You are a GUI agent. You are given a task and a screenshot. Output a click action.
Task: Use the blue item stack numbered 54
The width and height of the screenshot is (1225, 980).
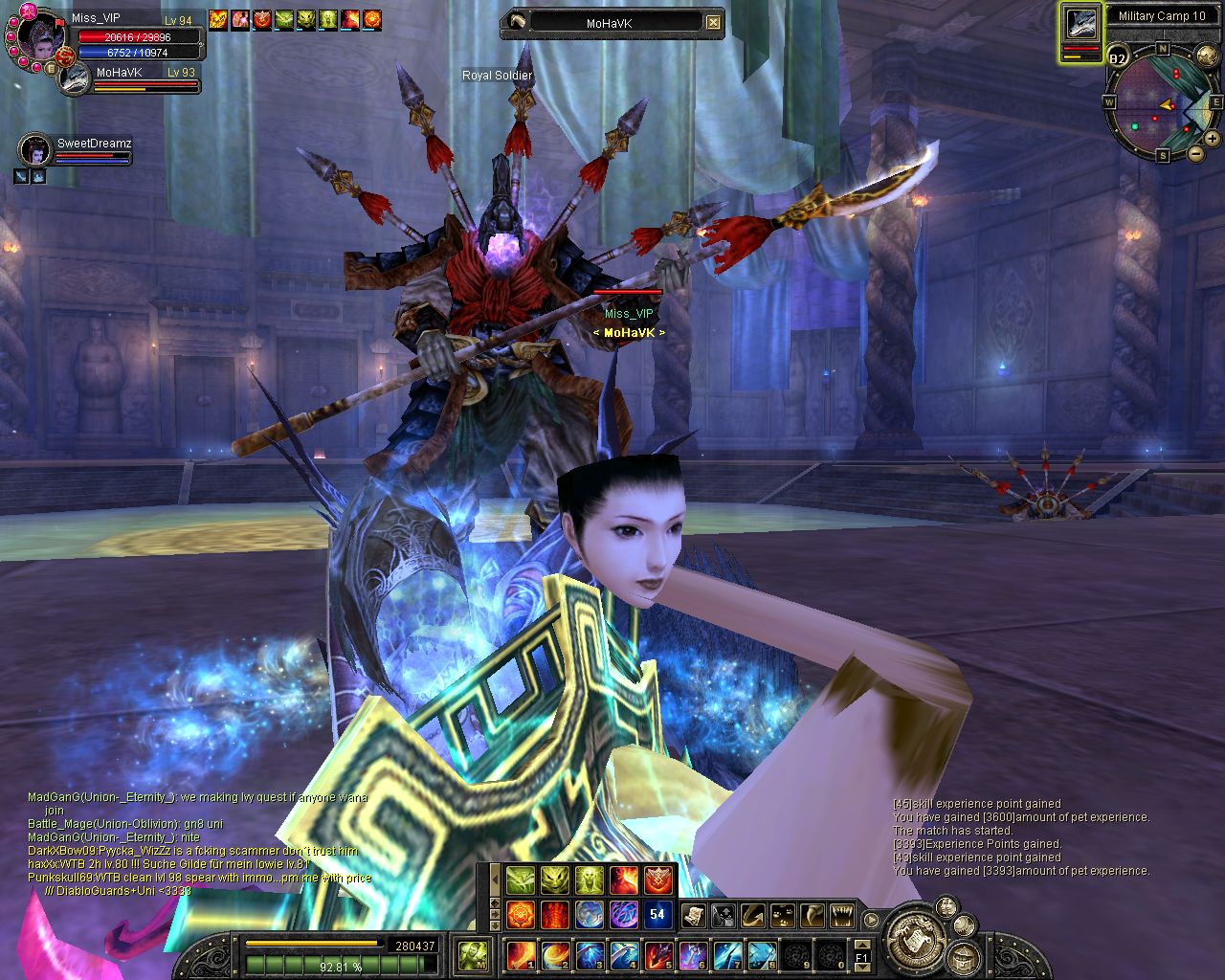[x=657, y=913]
